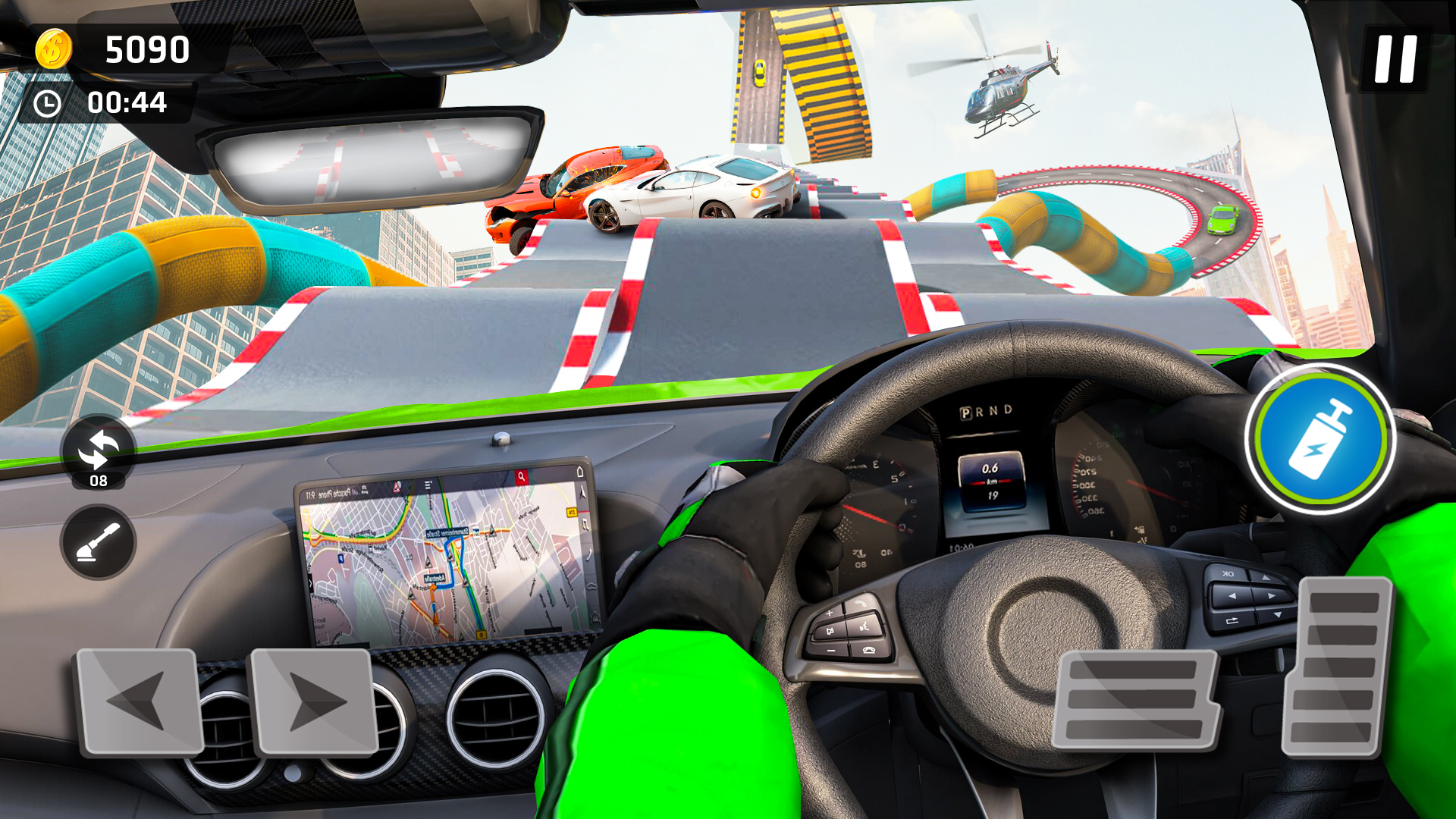
Task: Select the Adetstrasse street label on the map
Action: [435, 579]
